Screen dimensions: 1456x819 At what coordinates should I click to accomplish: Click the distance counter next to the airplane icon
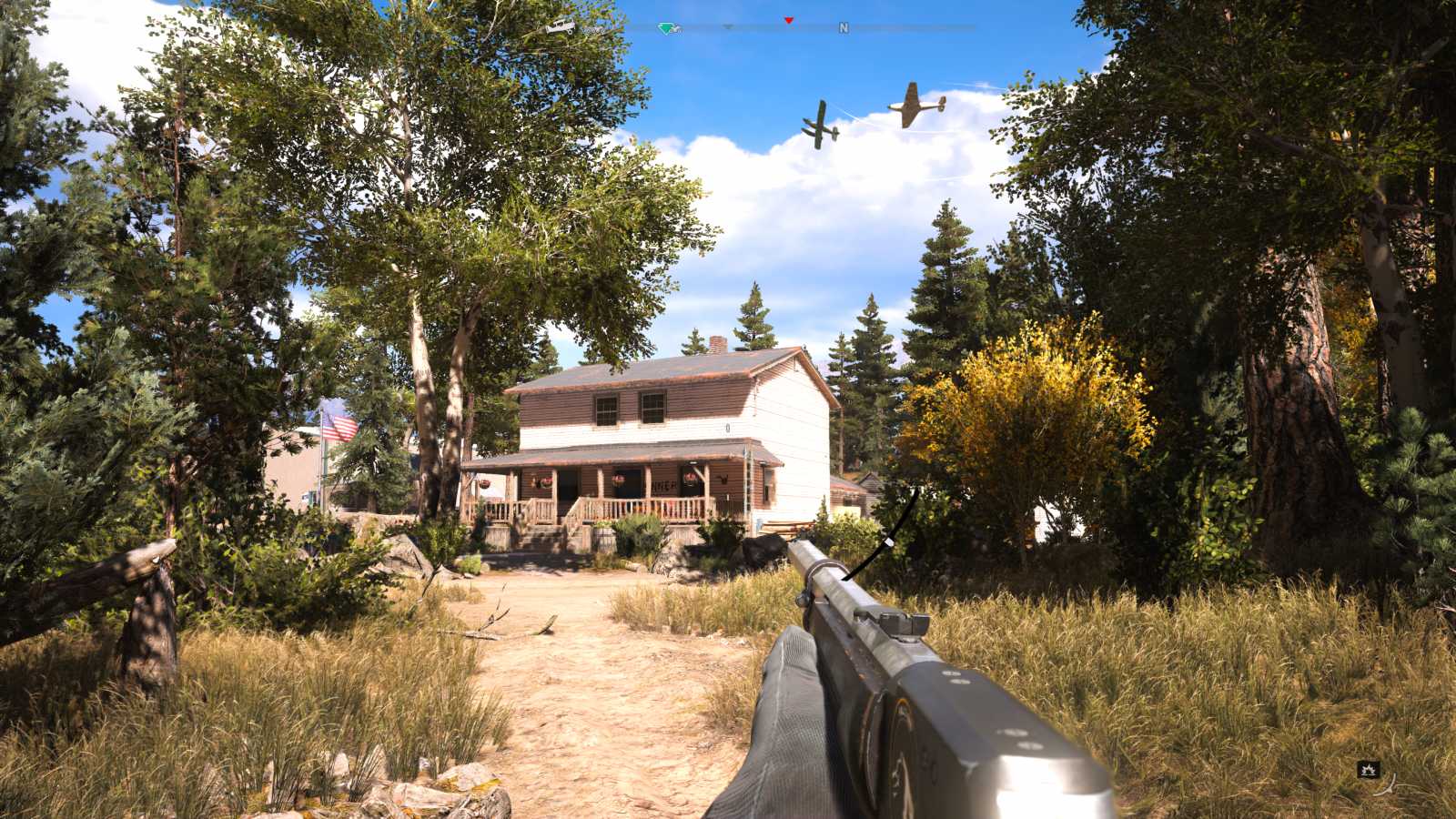[x=593, y=30]
